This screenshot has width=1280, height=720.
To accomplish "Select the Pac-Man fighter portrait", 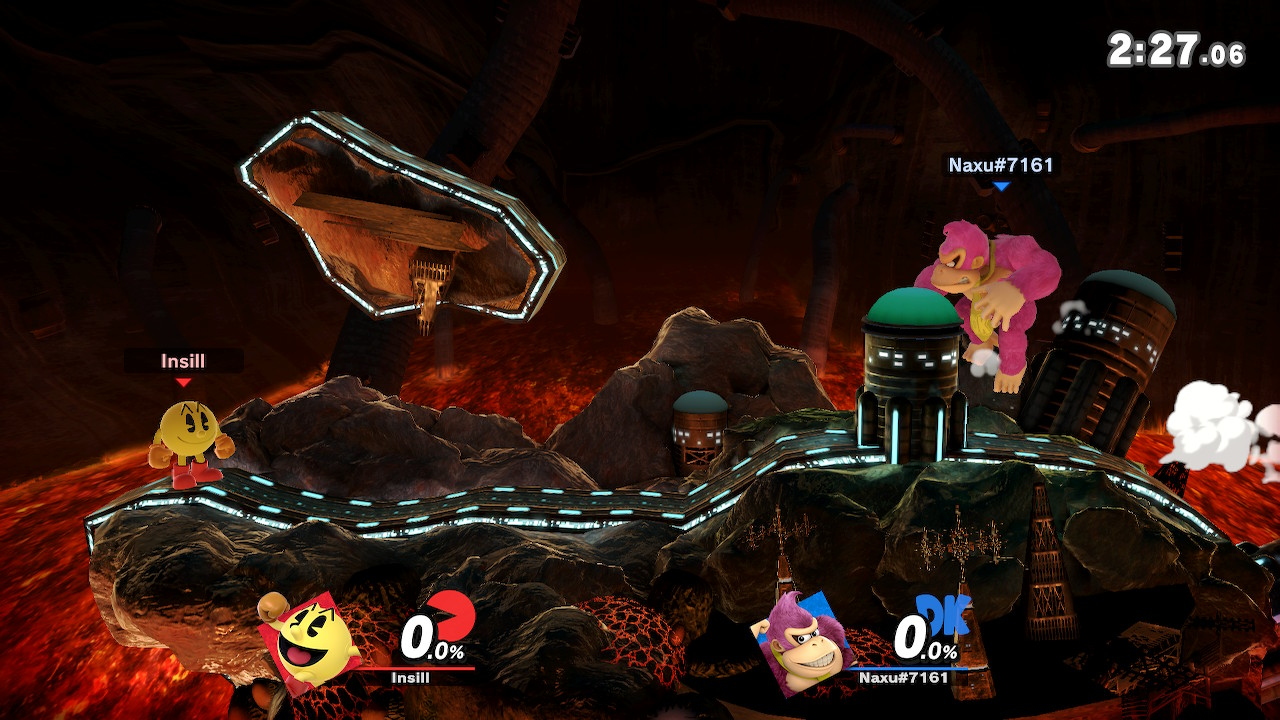I will coord(308,638).
